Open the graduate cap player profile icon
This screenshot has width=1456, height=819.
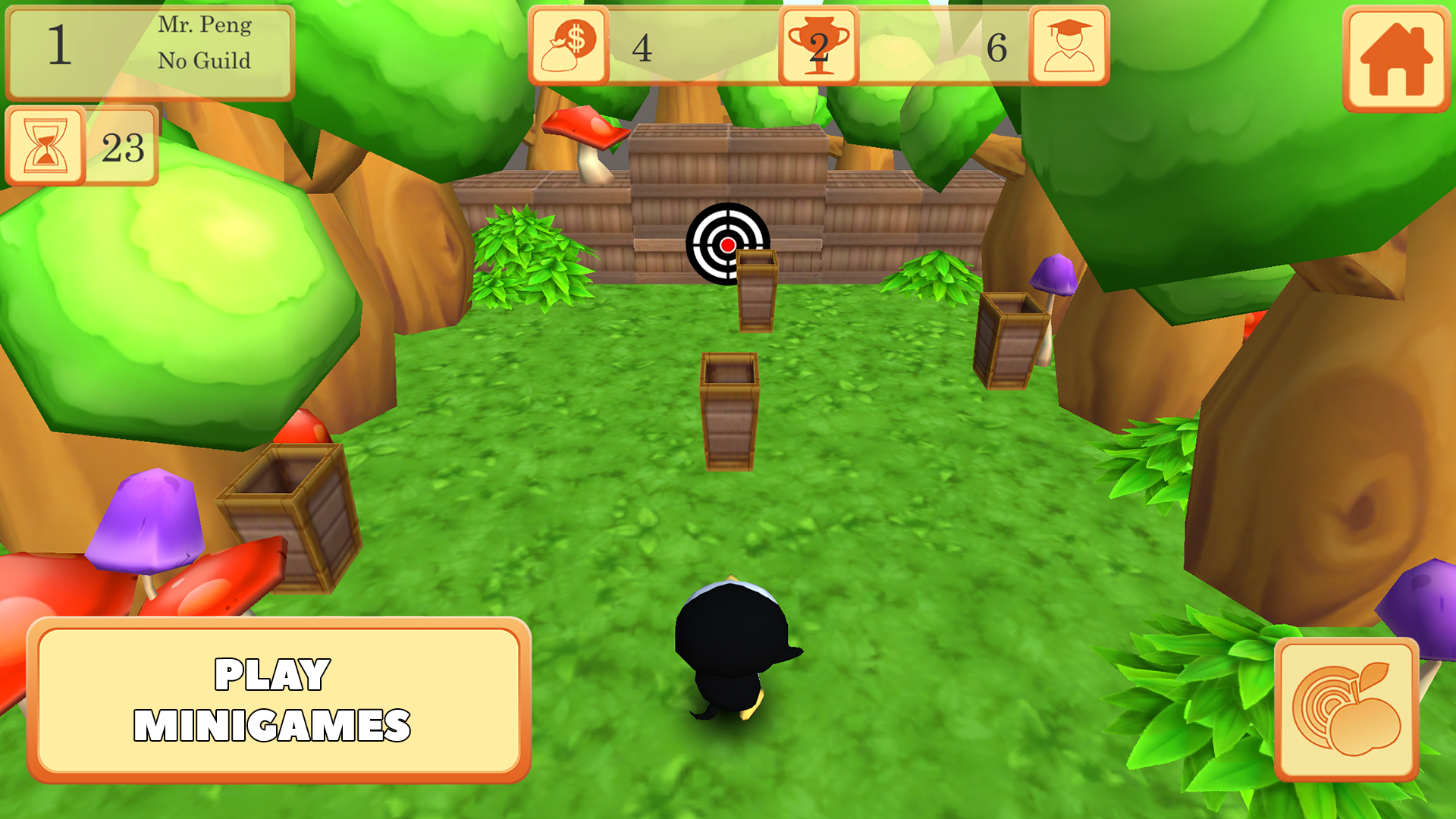pyautogui.click(x=1070, y=45)
